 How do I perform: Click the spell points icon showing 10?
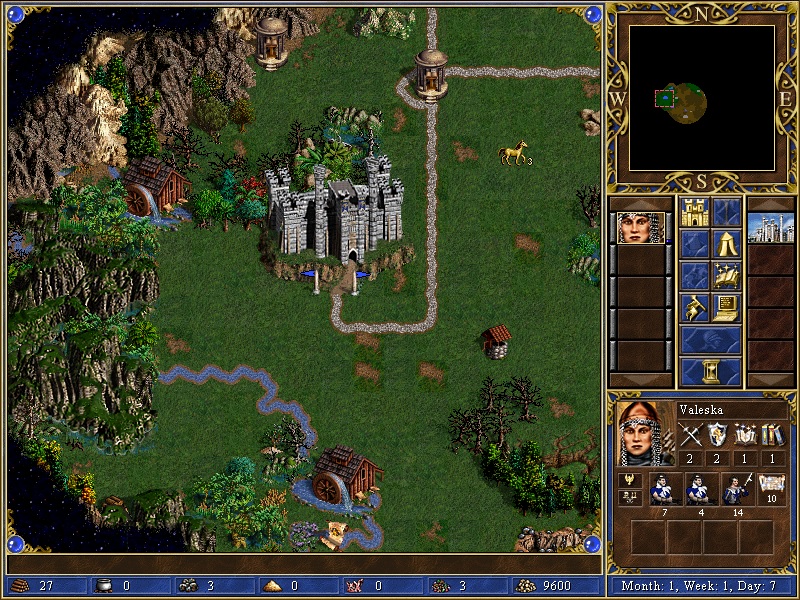coord(771,489)
